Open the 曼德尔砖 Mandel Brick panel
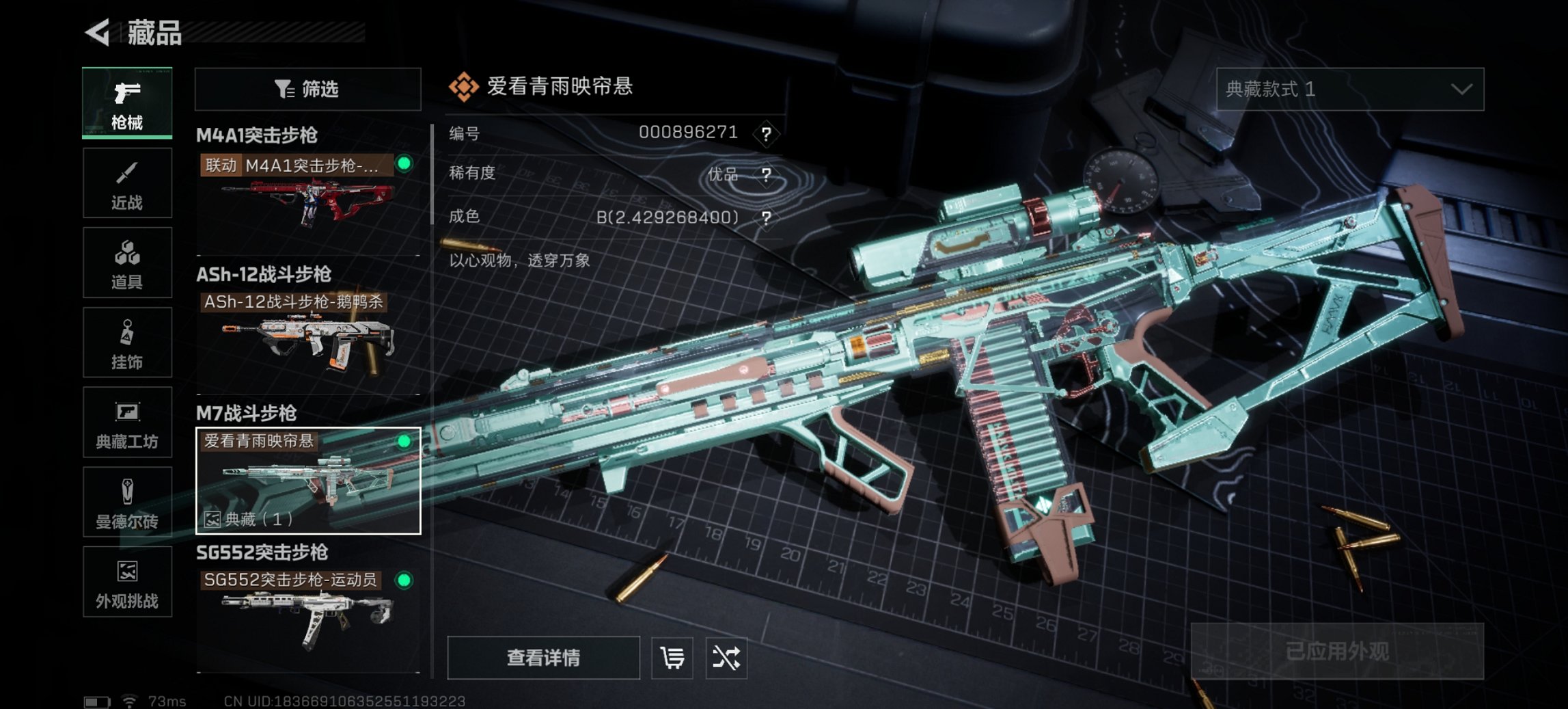This screenshot has height=709, width=1568. [x=126, y=503]
